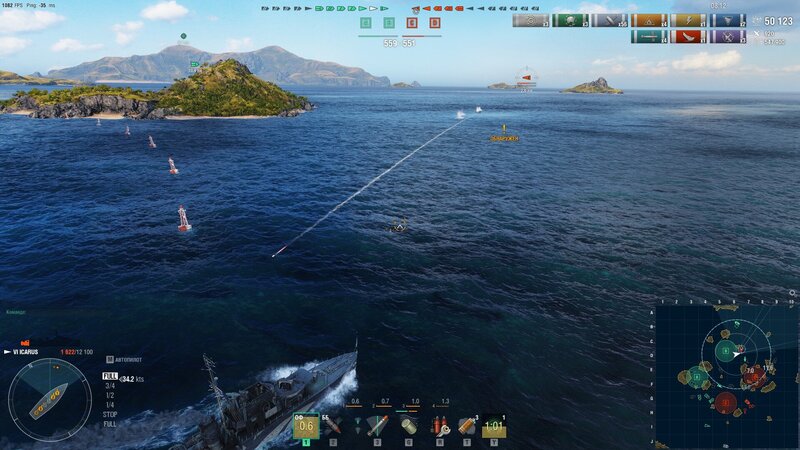Select the main gun HE shell slot

[x=305, y=426]
